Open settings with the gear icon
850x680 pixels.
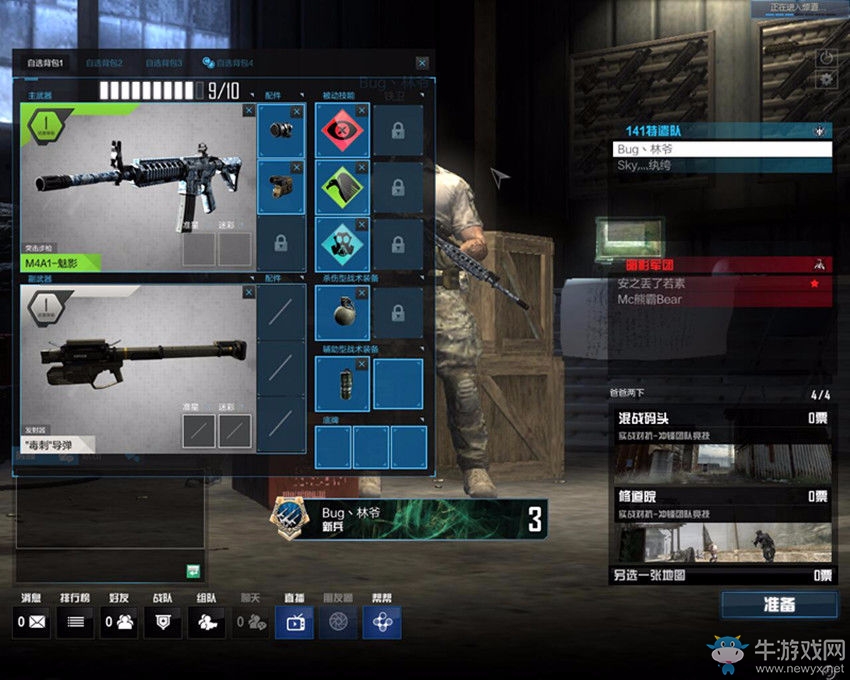826,79
